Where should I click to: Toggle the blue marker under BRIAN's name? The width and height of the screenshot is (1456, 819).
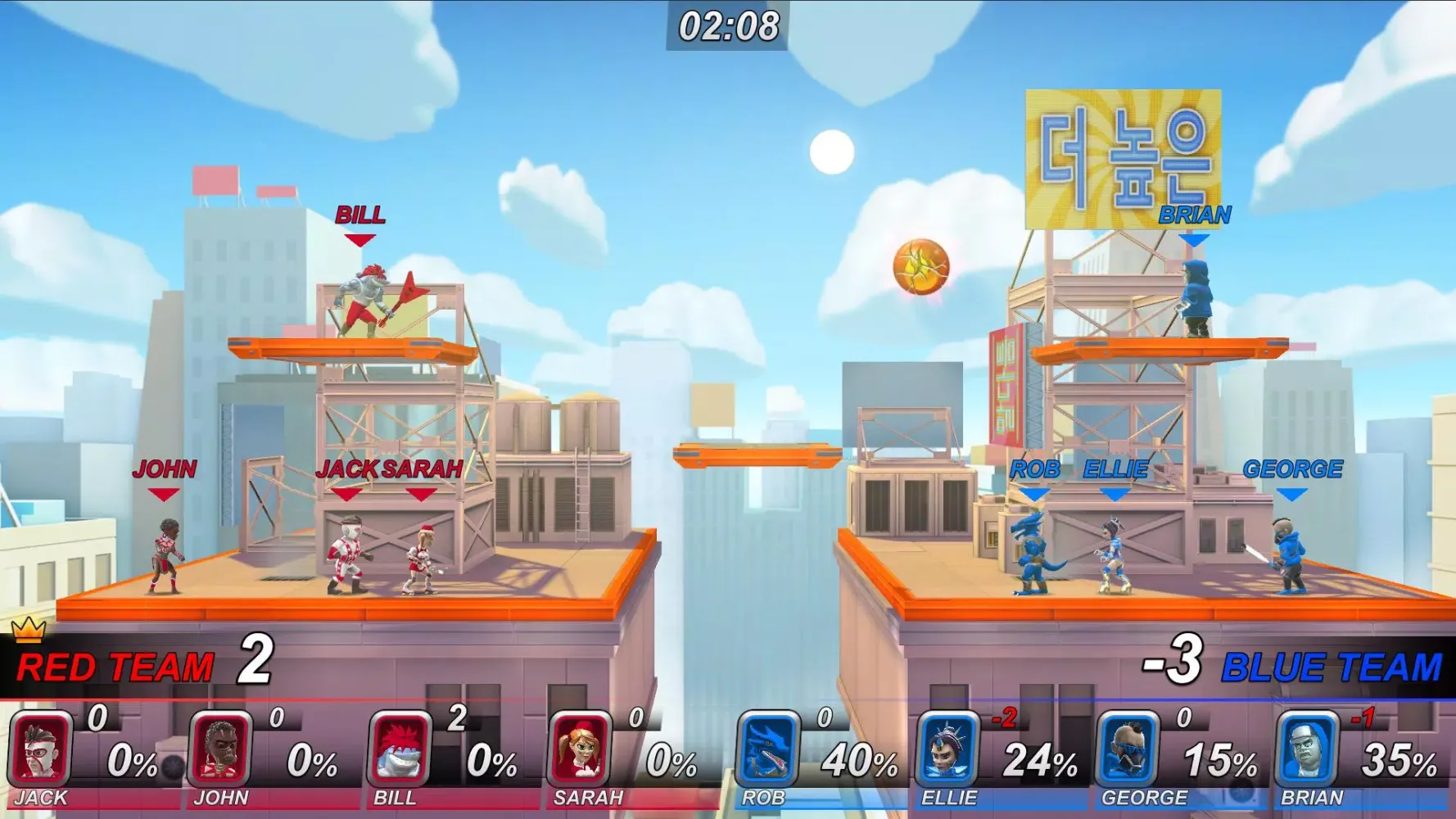click(x=1195, y=241)
